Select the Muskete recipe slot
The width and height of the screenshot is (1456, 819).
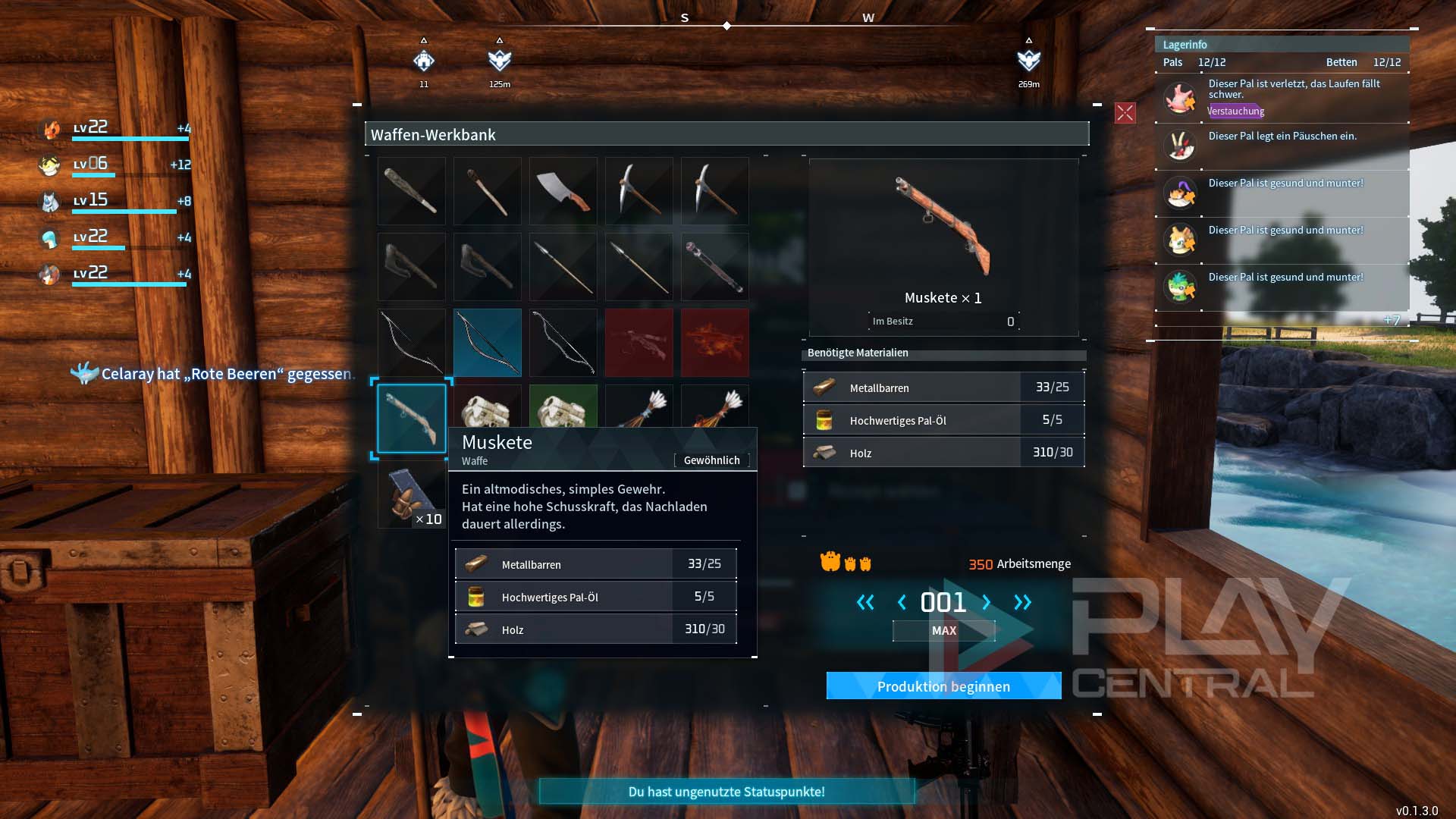coord(412,418)
